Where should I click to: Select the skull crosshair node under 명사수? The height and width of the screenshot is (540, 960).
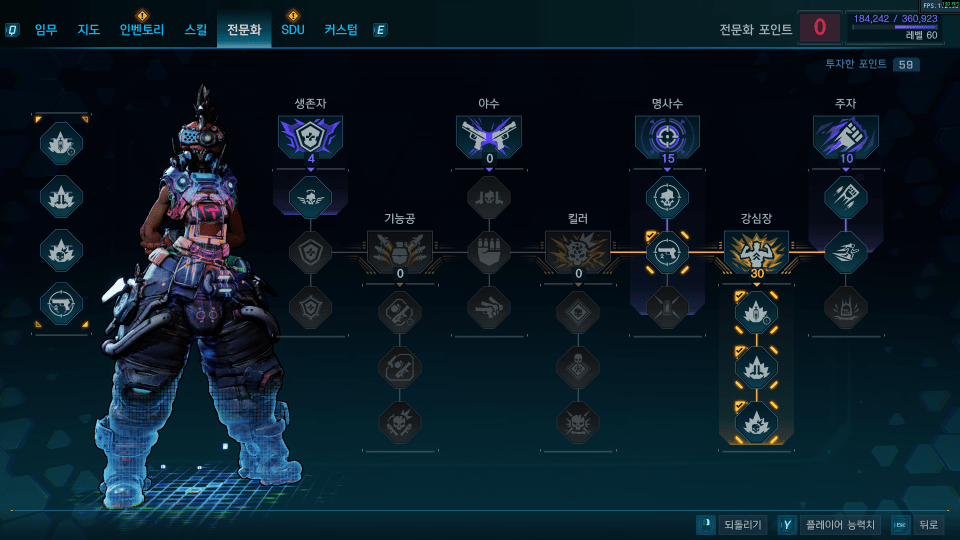coord(667,197)
